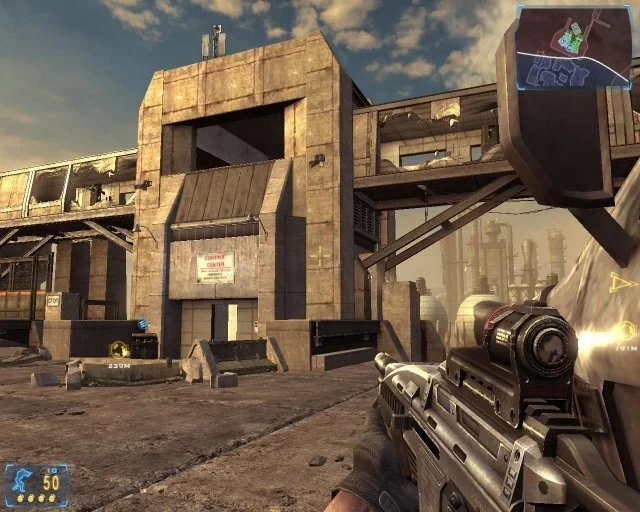Select the yellow objective marker at 191M

tap(626, 330)
